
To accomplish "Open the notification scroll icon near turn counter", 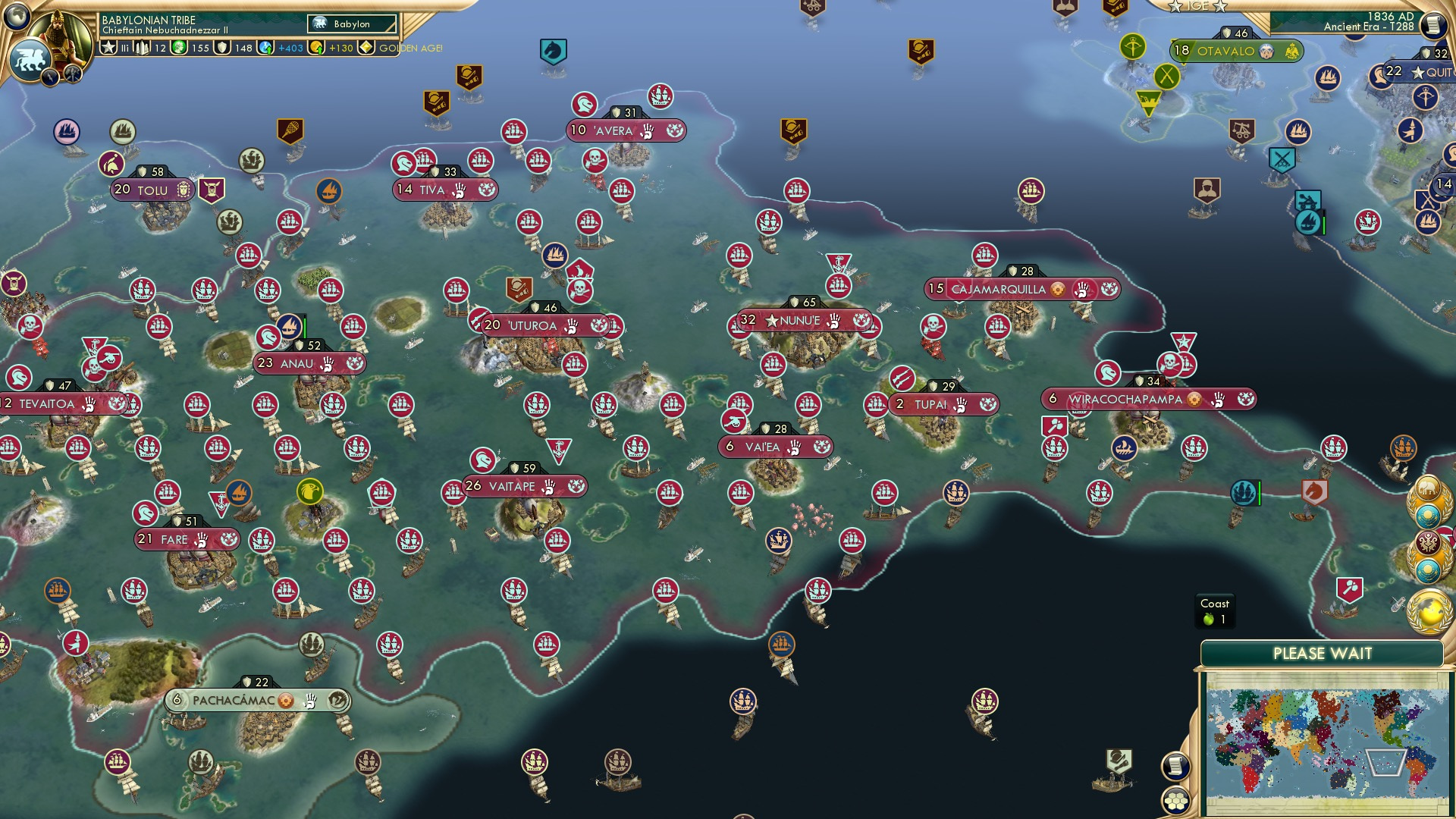I will (1433, 25).
